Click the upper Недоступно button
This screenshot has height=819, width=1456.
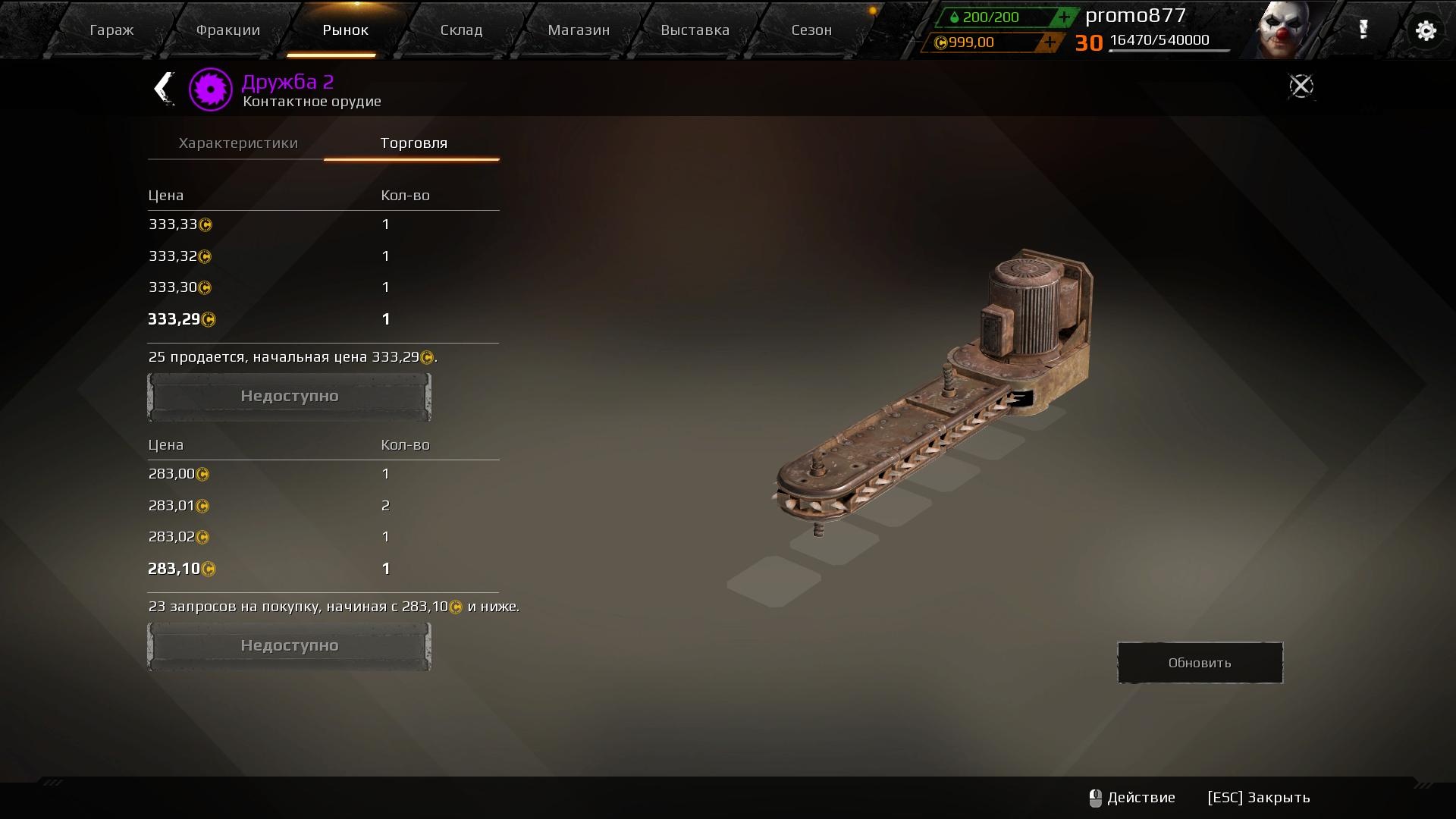point(289,395)
